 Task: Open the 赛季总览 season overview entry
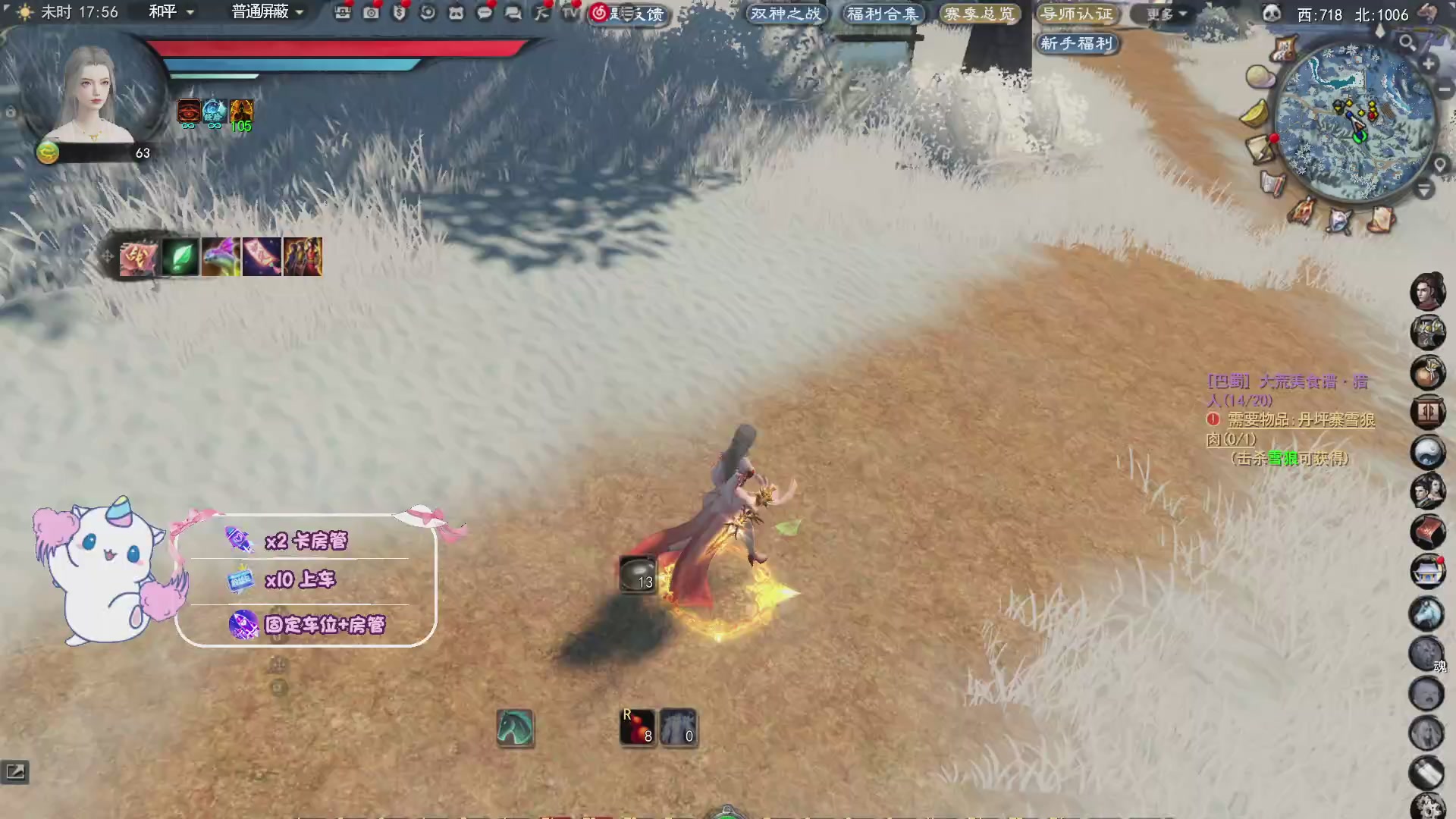coord(980,13)
